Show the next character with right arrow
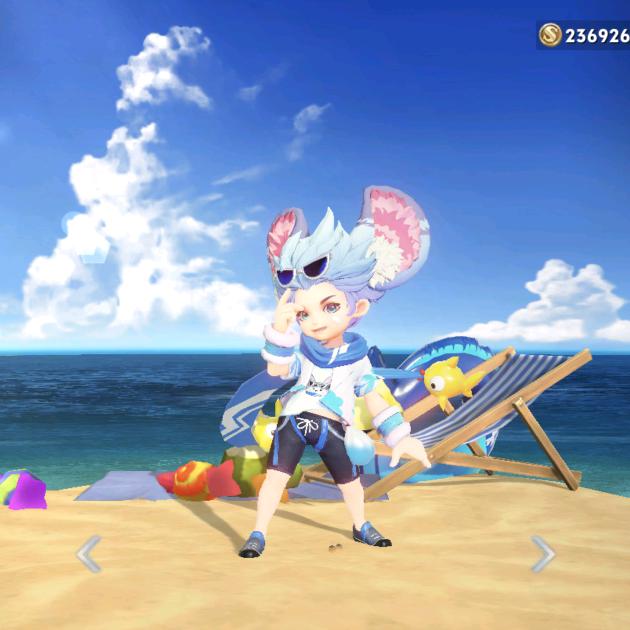The height and width of the screenshot is (630, 630). coord(542,553)
